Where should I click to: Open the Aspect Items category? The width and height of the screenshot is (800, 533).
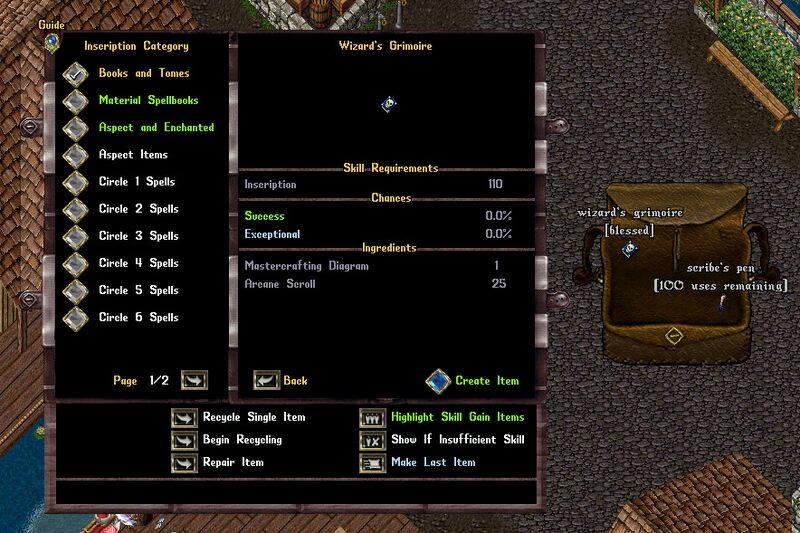pyautogui.click(x=76, y=155)
